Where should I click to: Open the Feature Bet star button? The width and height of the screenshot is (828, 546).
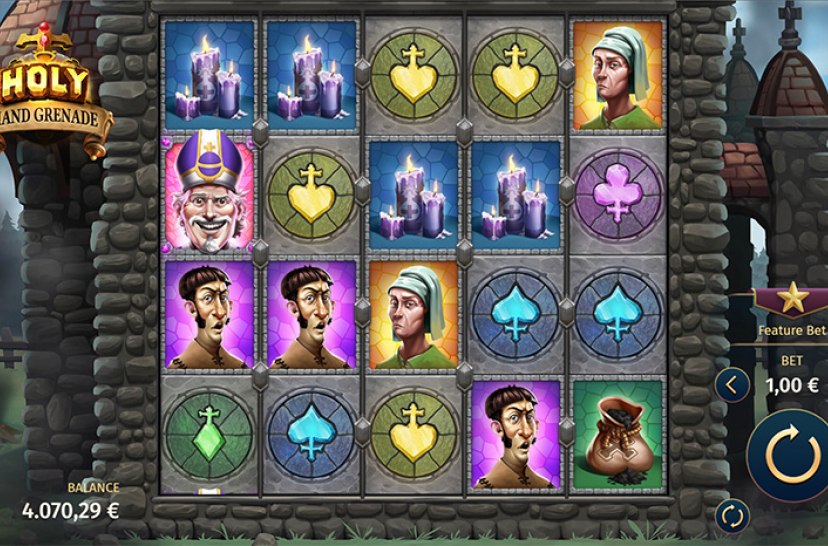(792, 298)
